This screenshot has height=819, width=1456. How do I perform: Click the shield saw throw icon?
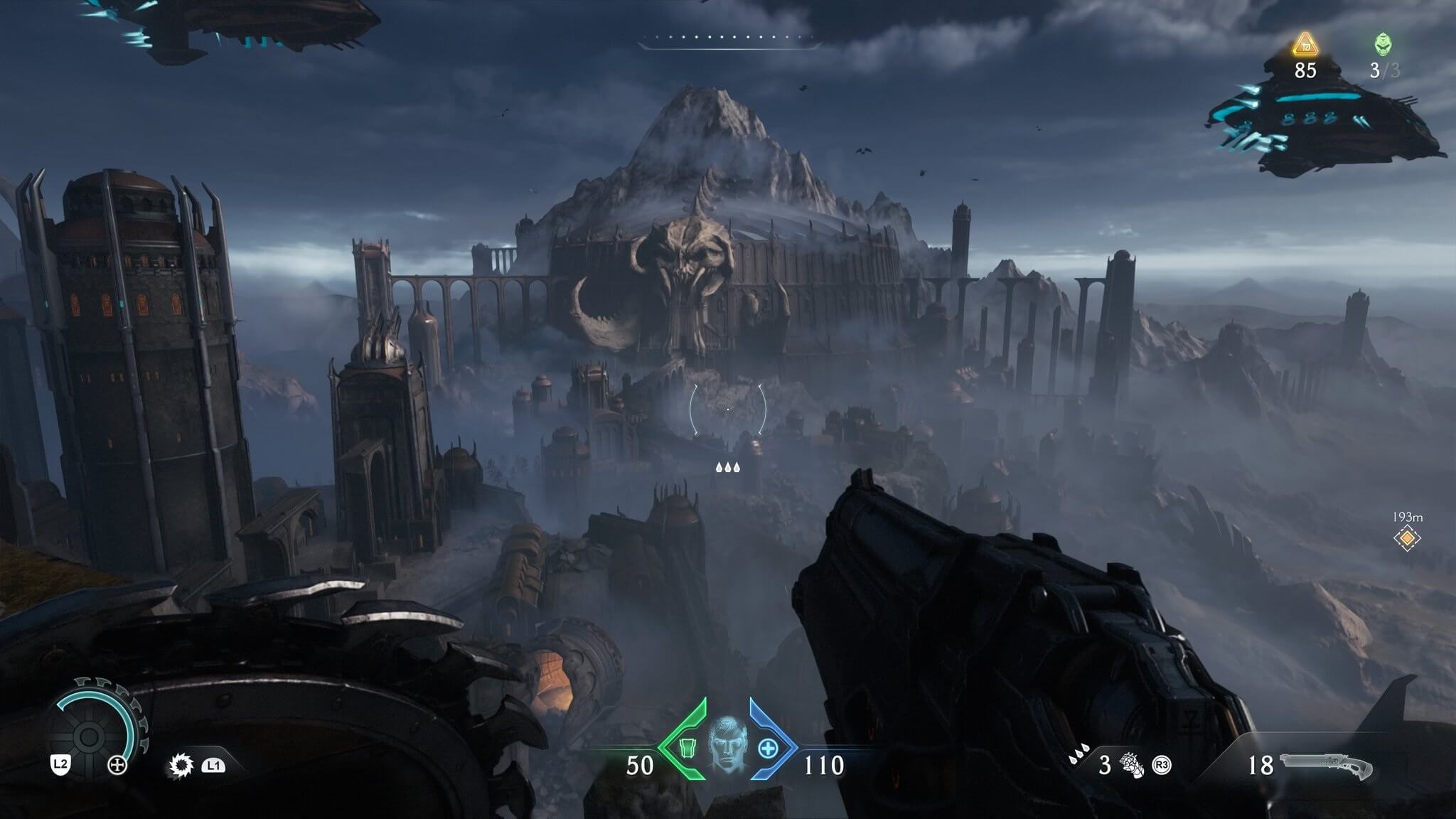click(x=181, y=766)
